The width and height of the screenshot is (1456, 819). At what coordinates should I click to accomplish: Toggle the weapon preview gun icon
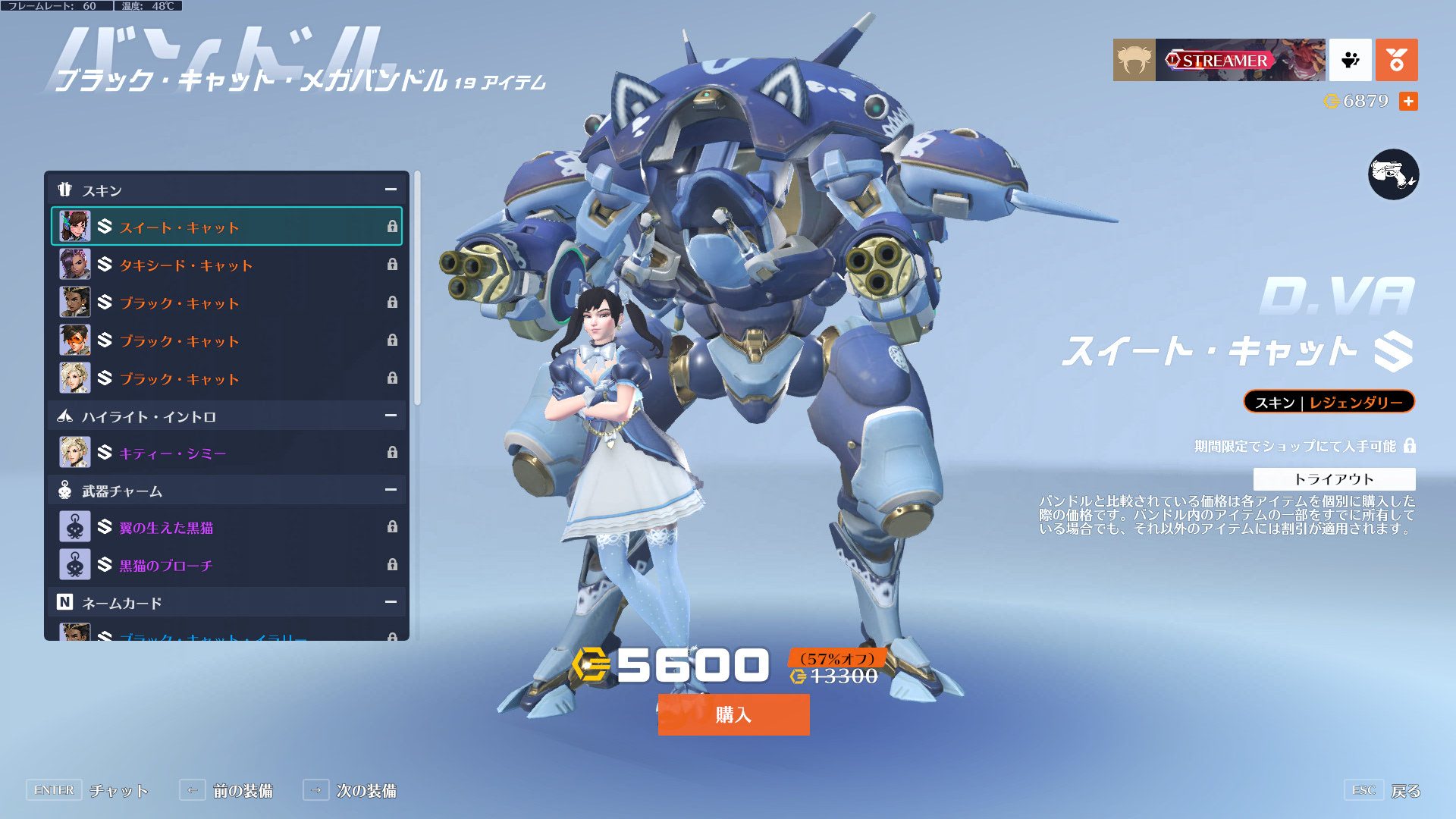(x=1393, y=174)
